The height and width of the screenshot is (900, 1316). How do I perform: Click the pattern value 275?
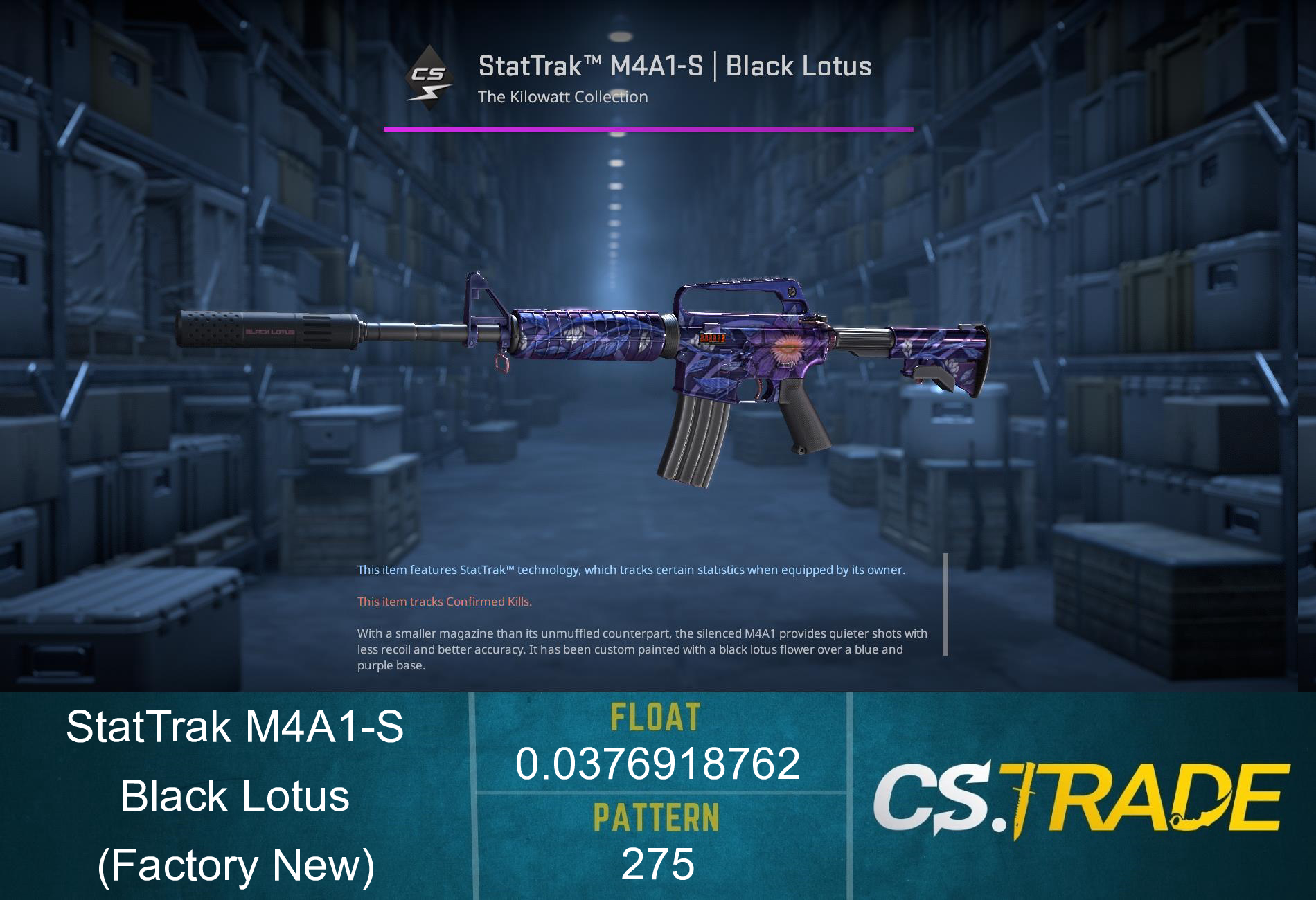[x=657, y=863]
